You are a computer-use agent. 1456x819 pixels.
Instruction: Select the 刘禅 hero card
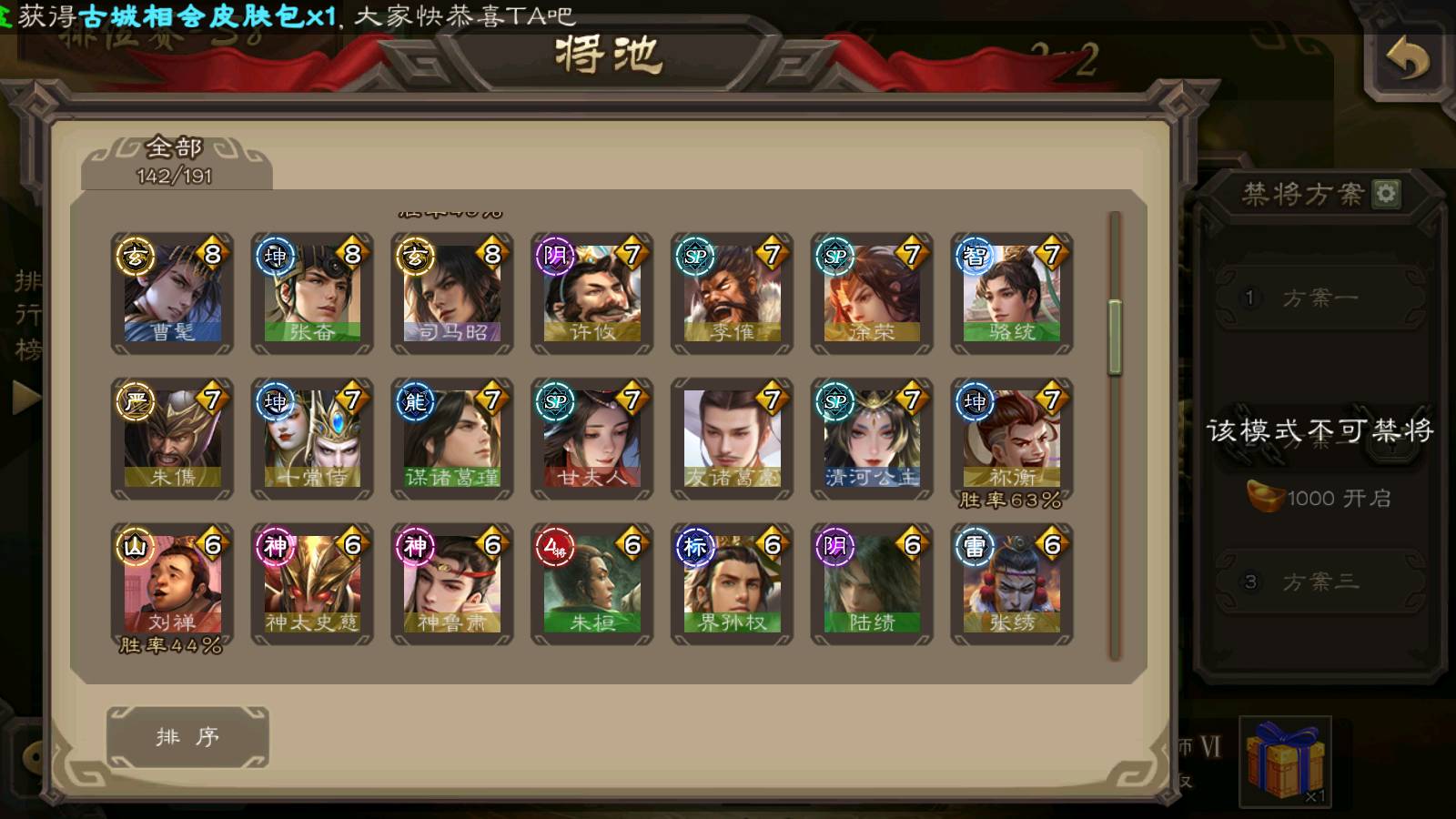coord(172,583)
